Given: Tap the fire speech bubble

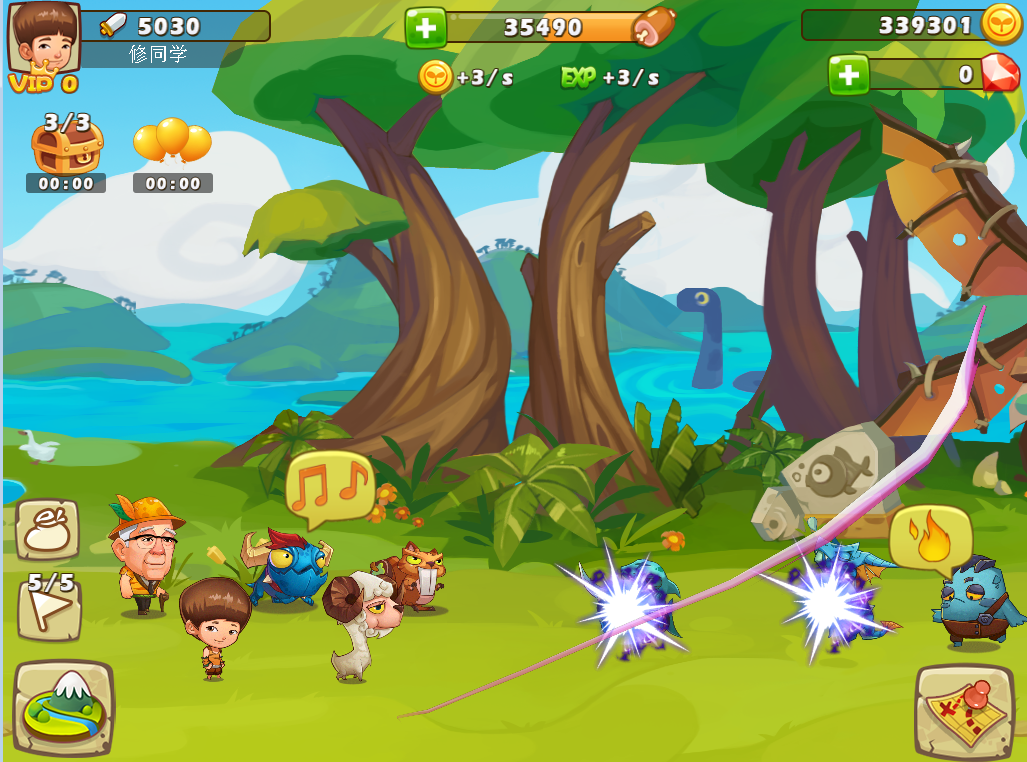Looking at the screenshot, I should [x=931, y=538].
